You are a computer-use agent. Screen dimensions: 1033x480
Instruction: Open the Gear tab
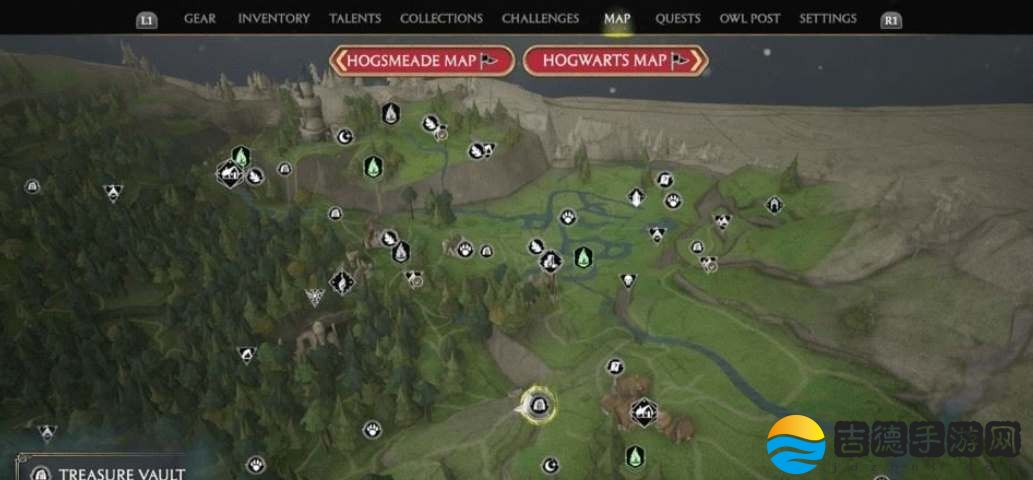[x=201, y=19]
